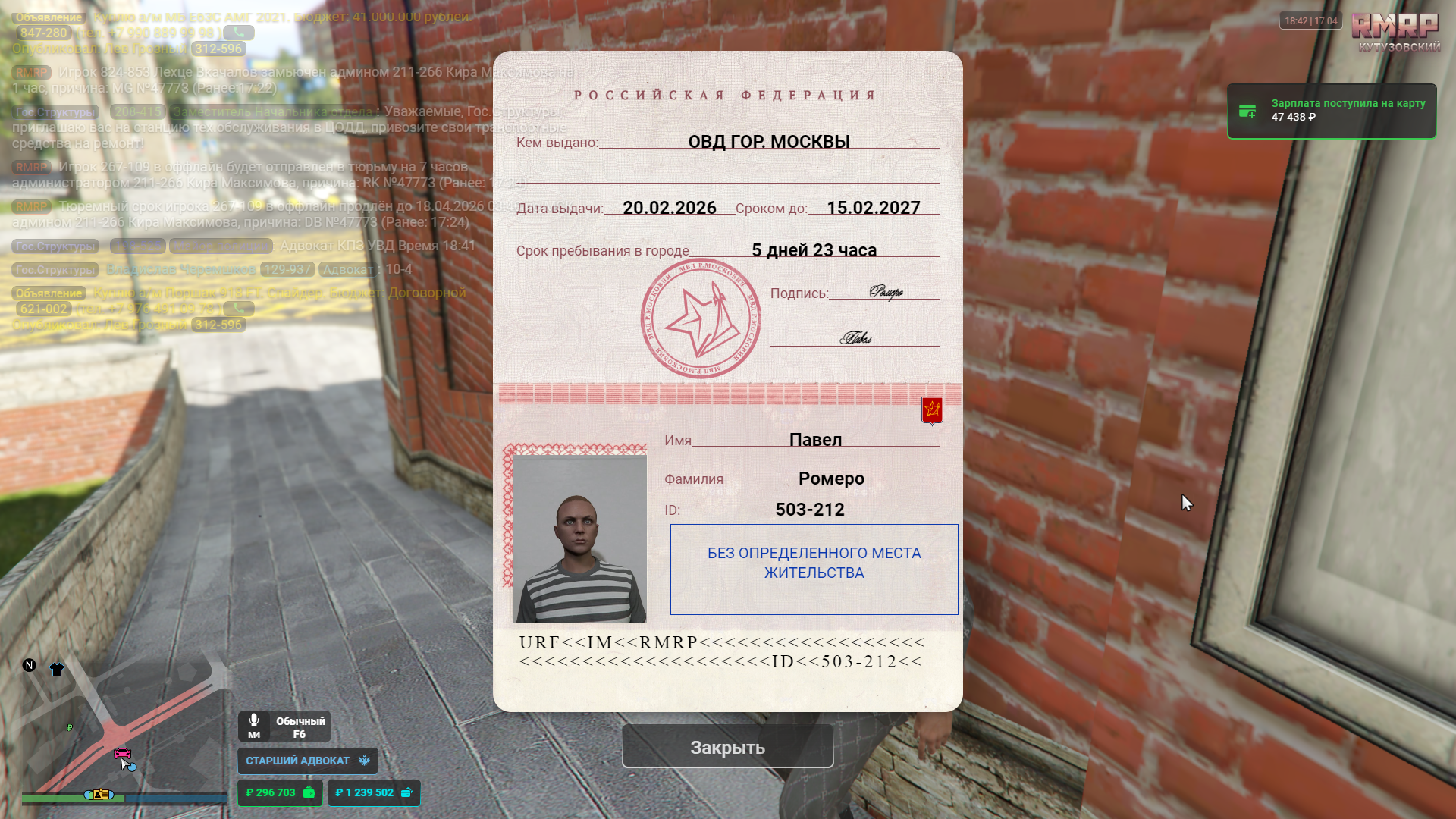Select the pink car marker on minimap
Image resolution: width=1456 pixels, height=819 pixels.
click(x=122, y=753)
